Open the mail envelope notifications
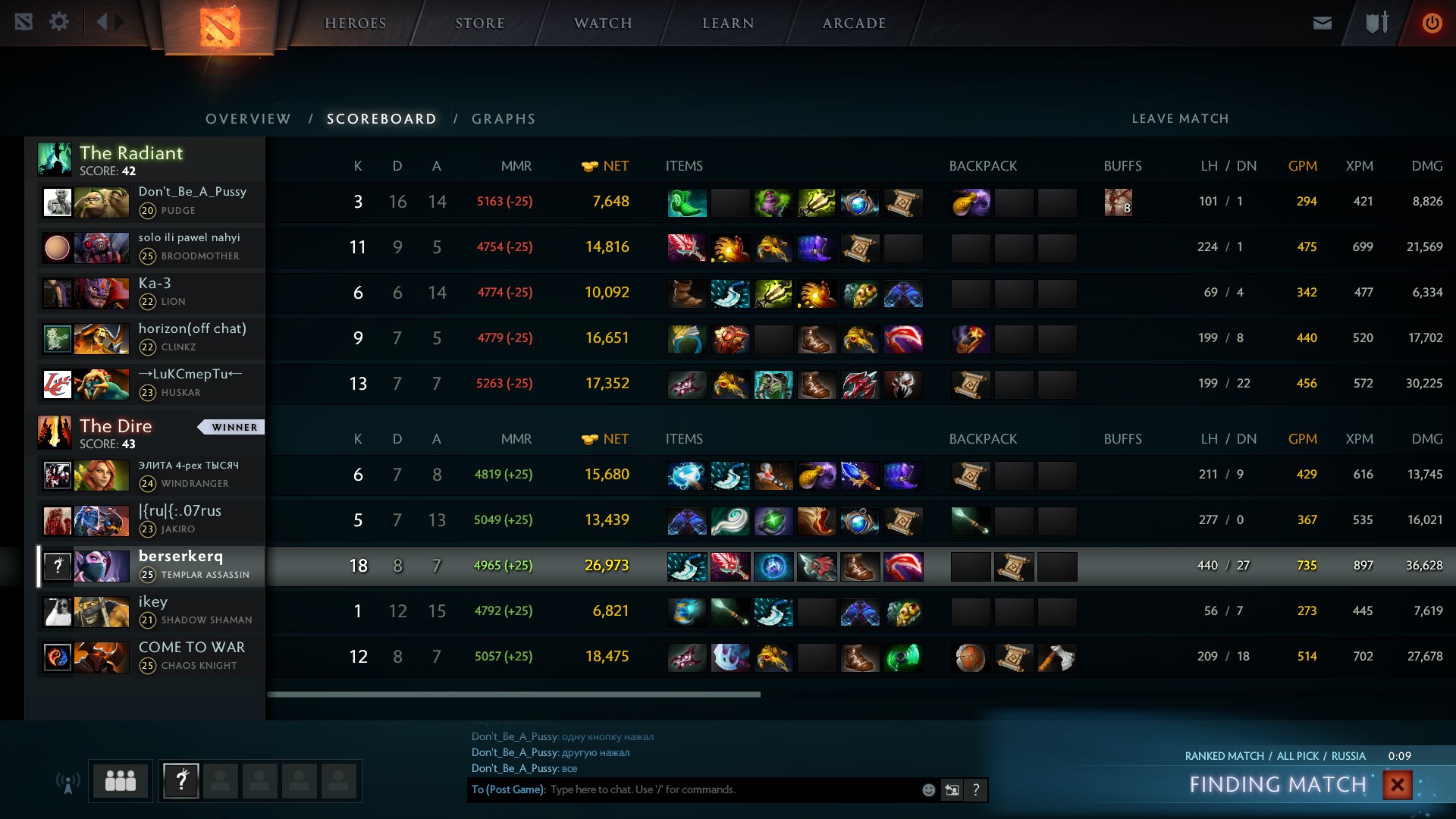The height and width of the screenshot is (819, 1456). pos(1322,23)
